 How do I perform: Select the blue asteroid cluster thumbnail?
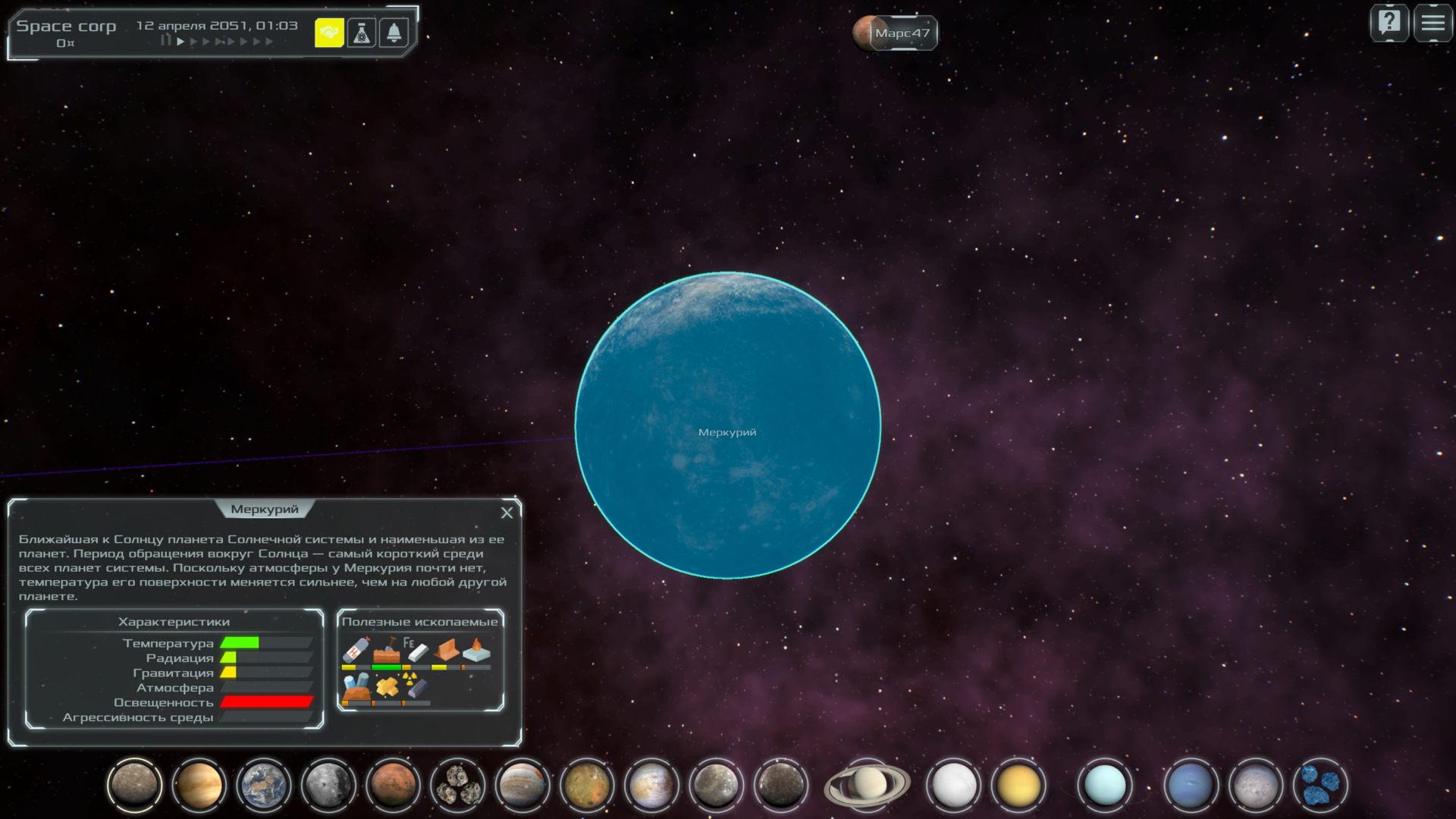[x=1319, y=784]
